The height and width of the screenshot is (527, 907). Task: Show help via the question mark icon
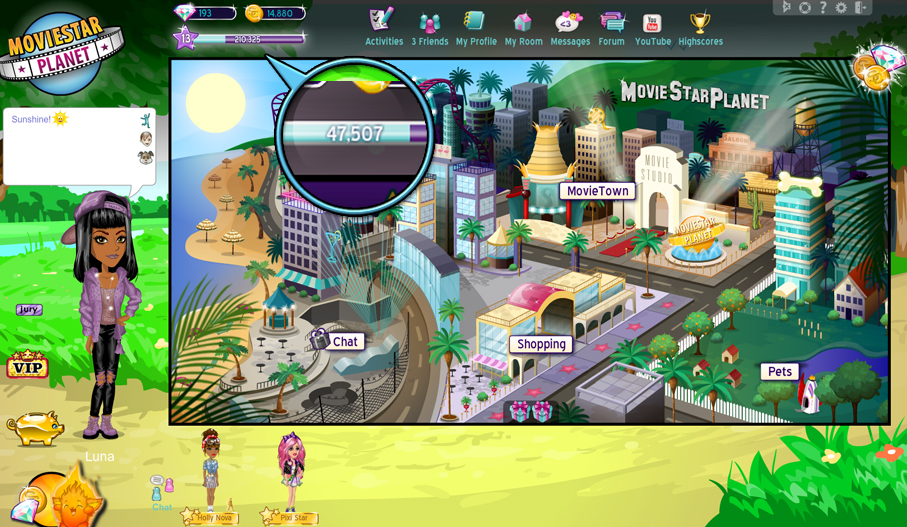[x=823, y=8]
